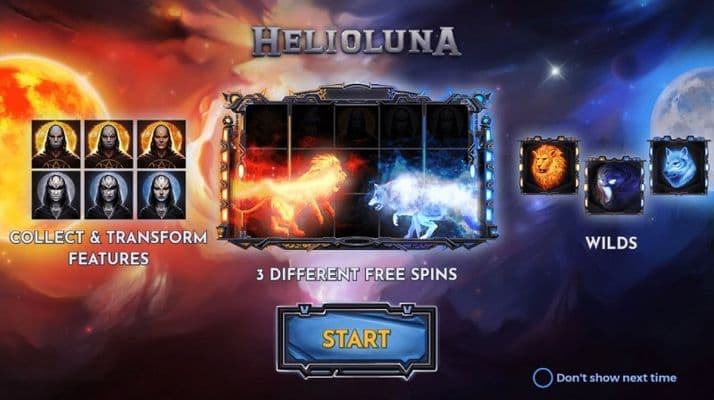Toggle the Don't show next time checkbox
This screenshot has width=714, height=400.
[x=542, y=378]
